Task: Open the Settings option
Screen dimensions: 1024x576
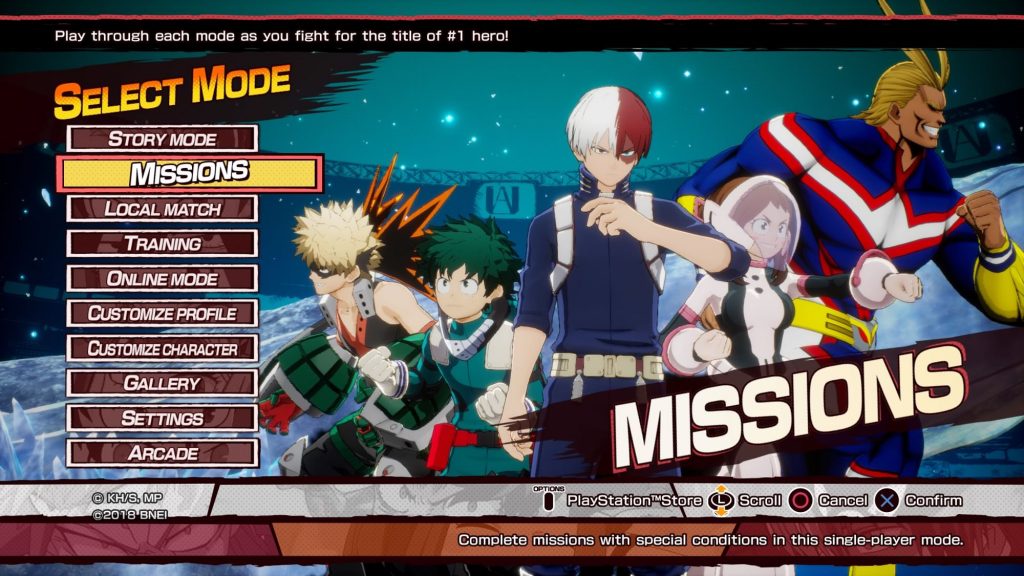Action: (162, 419)
